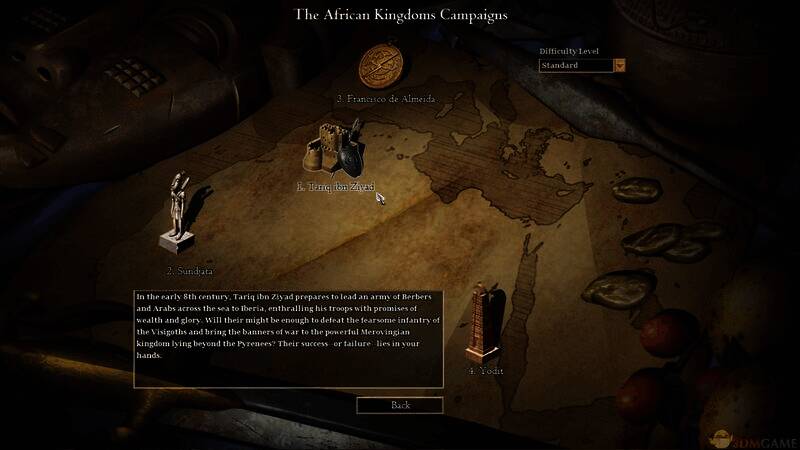
Task: Open the Difficulty Level dropdown
Action: tap(620, 66)
